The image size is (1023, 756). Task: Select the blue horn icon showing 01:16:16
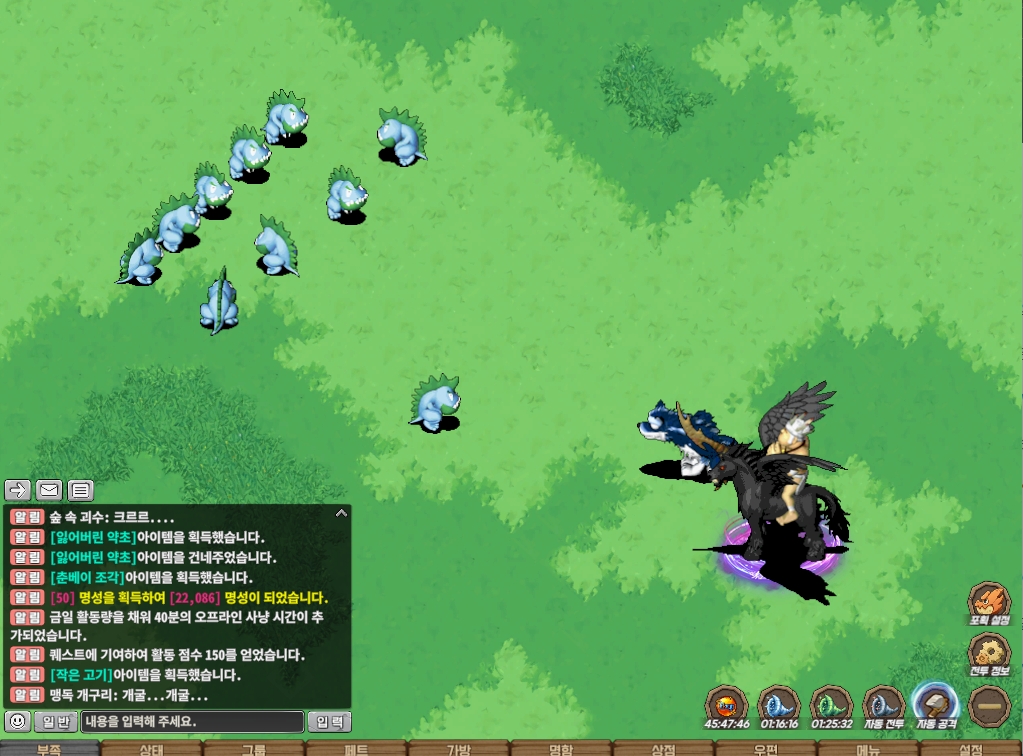pyautogui.click(x=779, y=705)
